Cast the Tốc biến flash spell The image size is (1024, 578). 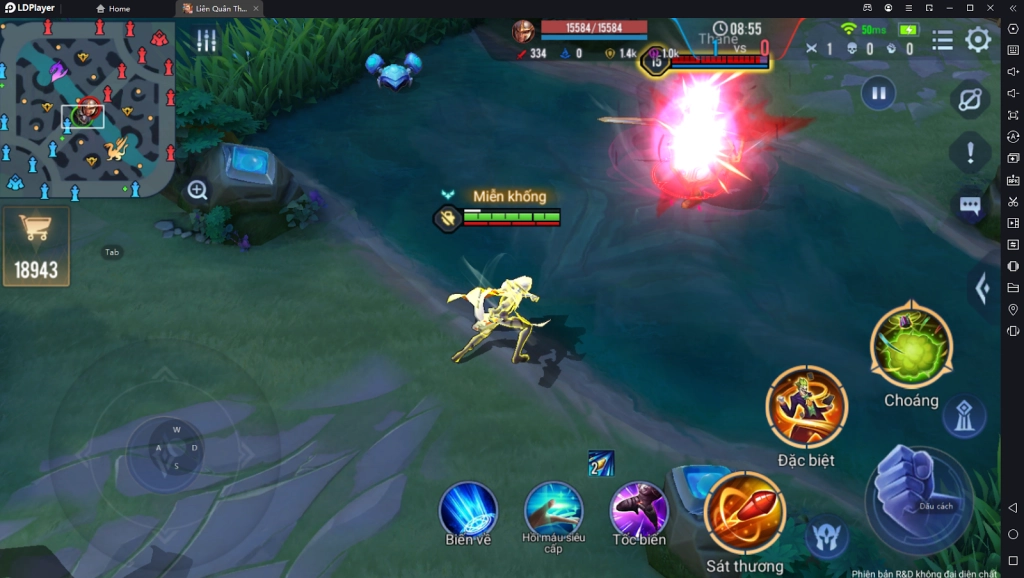pyautogui.click(x=639, y=509)
